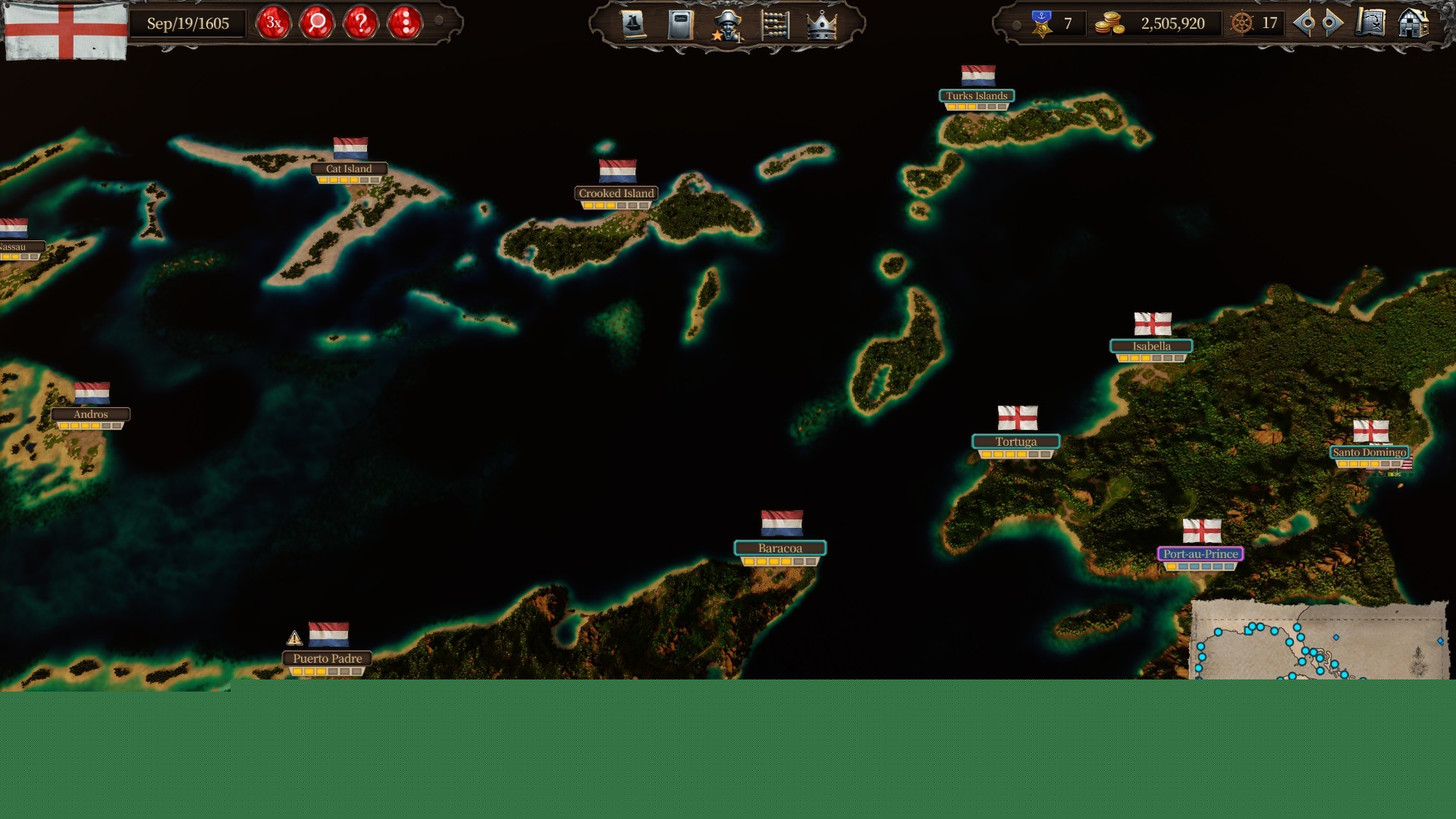Viewport: 1456px width, 819px height.
Task: Select Baracoa on the map
Action: tap(780, 548)
